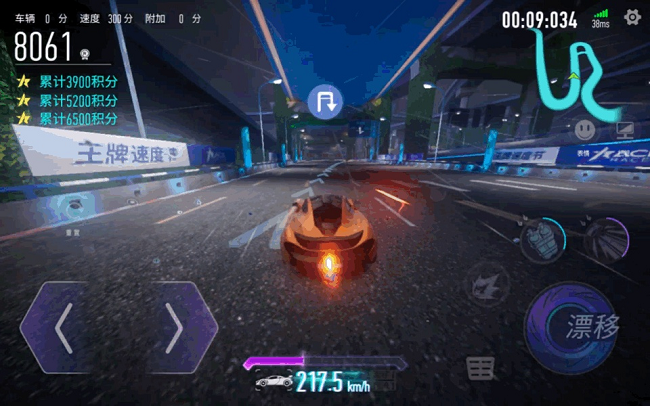Click the track minimap

[570, 70]
